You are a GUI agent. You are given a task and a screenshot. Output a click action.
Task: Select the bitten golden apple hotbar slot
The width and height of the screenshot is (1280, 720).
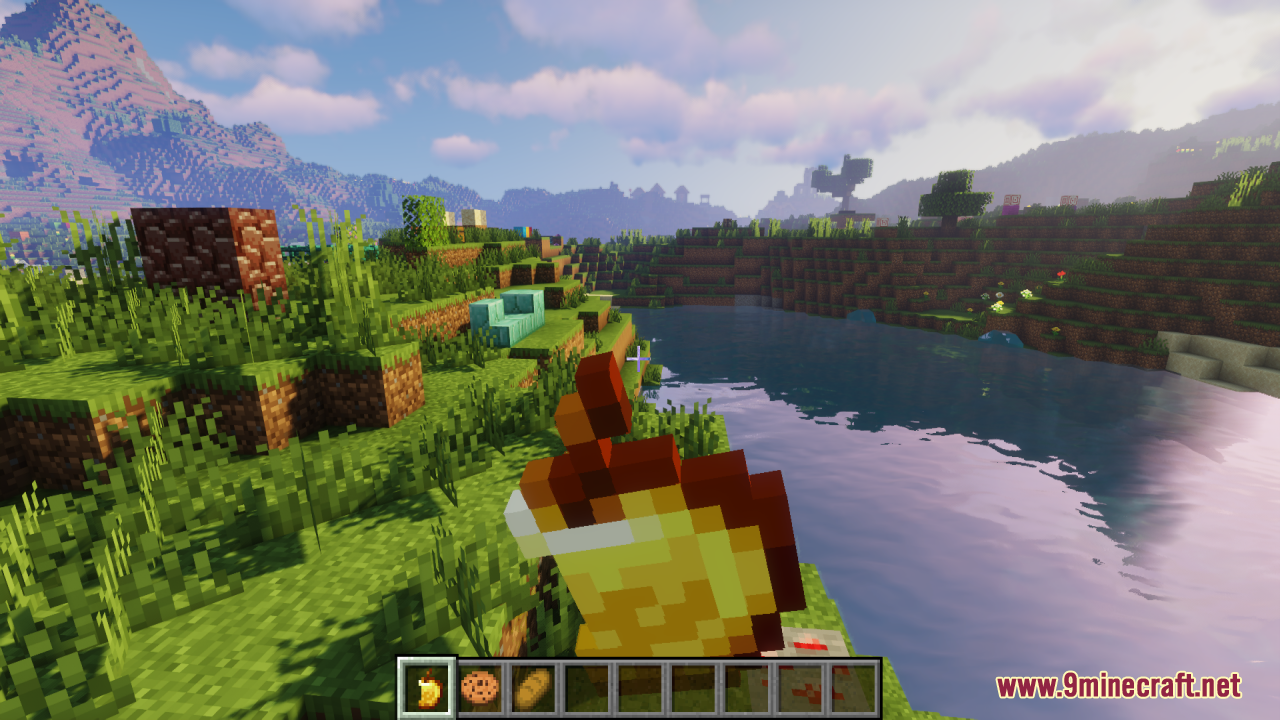click(x=428, y=688)
